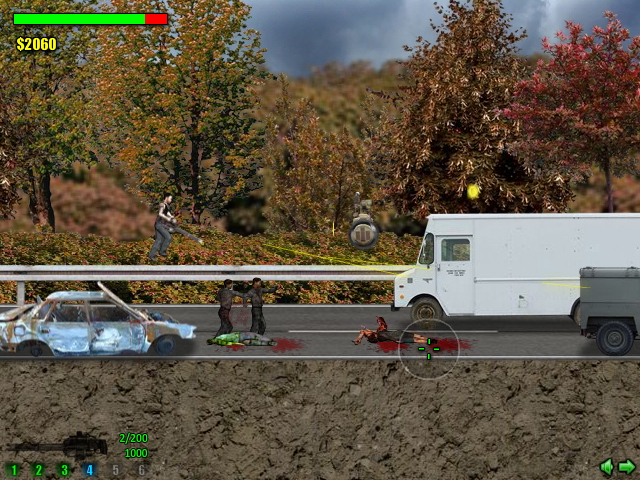Image resolution: width=640 pixels, height=480 pixels.
Task: Choose weapon slot 3
Action: 64,469
